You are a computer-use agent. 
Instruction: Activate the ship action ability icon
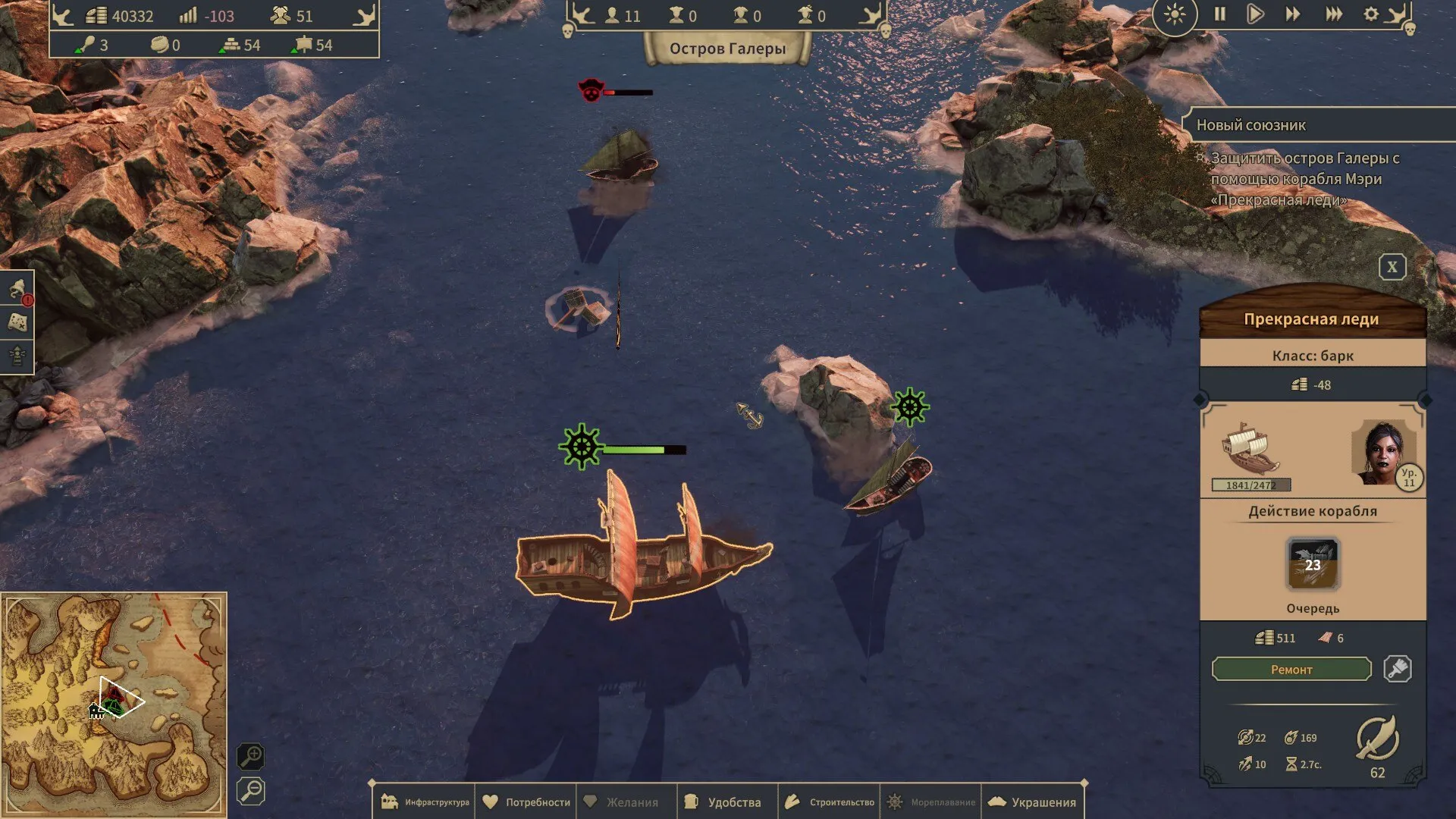[1313, 564]
